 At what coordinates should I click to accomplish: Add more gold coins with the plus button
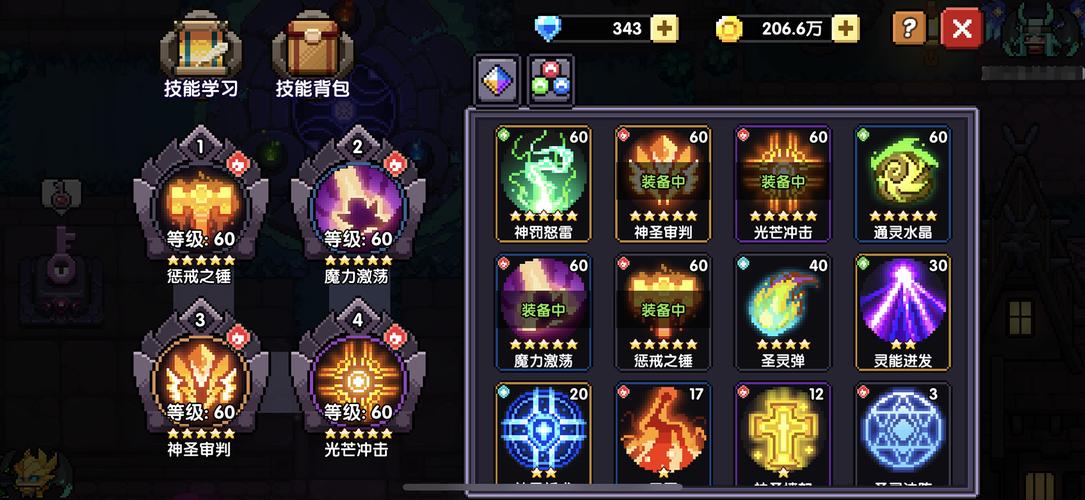click(x=845, y=29)
